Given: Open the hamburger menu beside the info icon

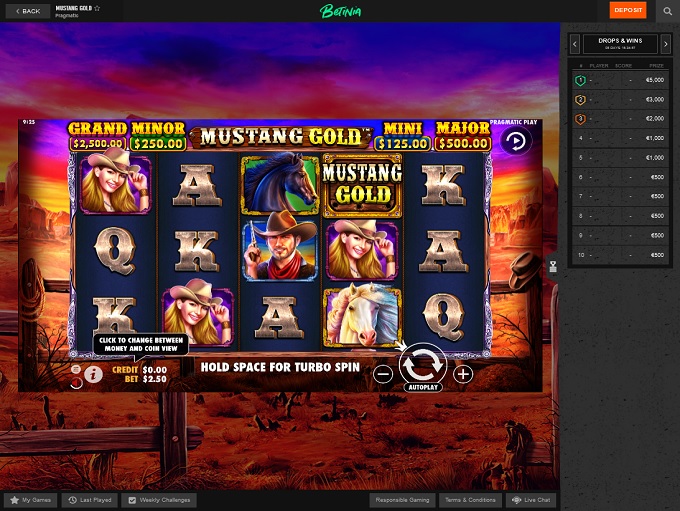Looking at the screenshot, I should click(x=77, y=375).
